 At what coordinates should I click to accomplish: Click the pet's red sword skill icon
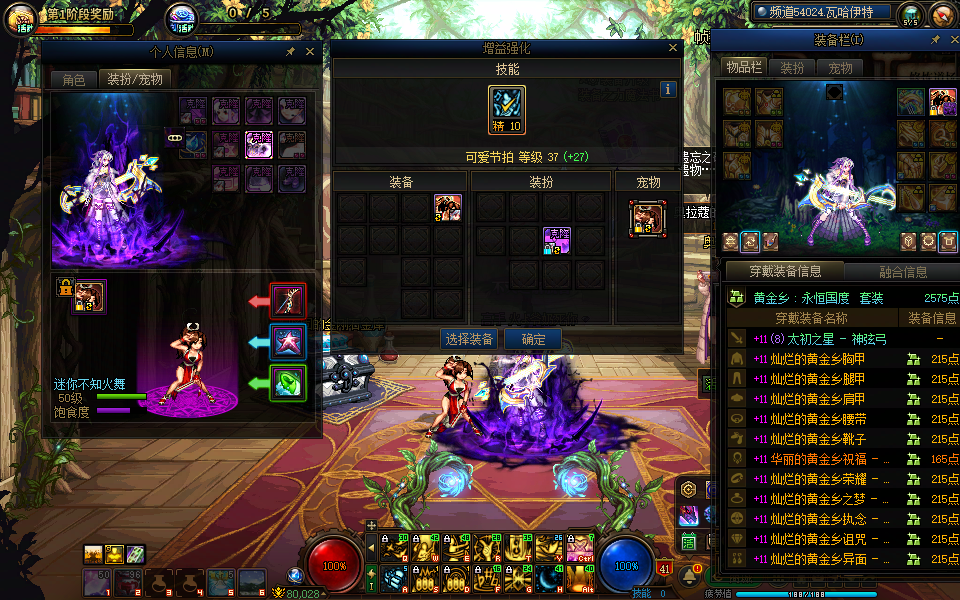point(288,300)
